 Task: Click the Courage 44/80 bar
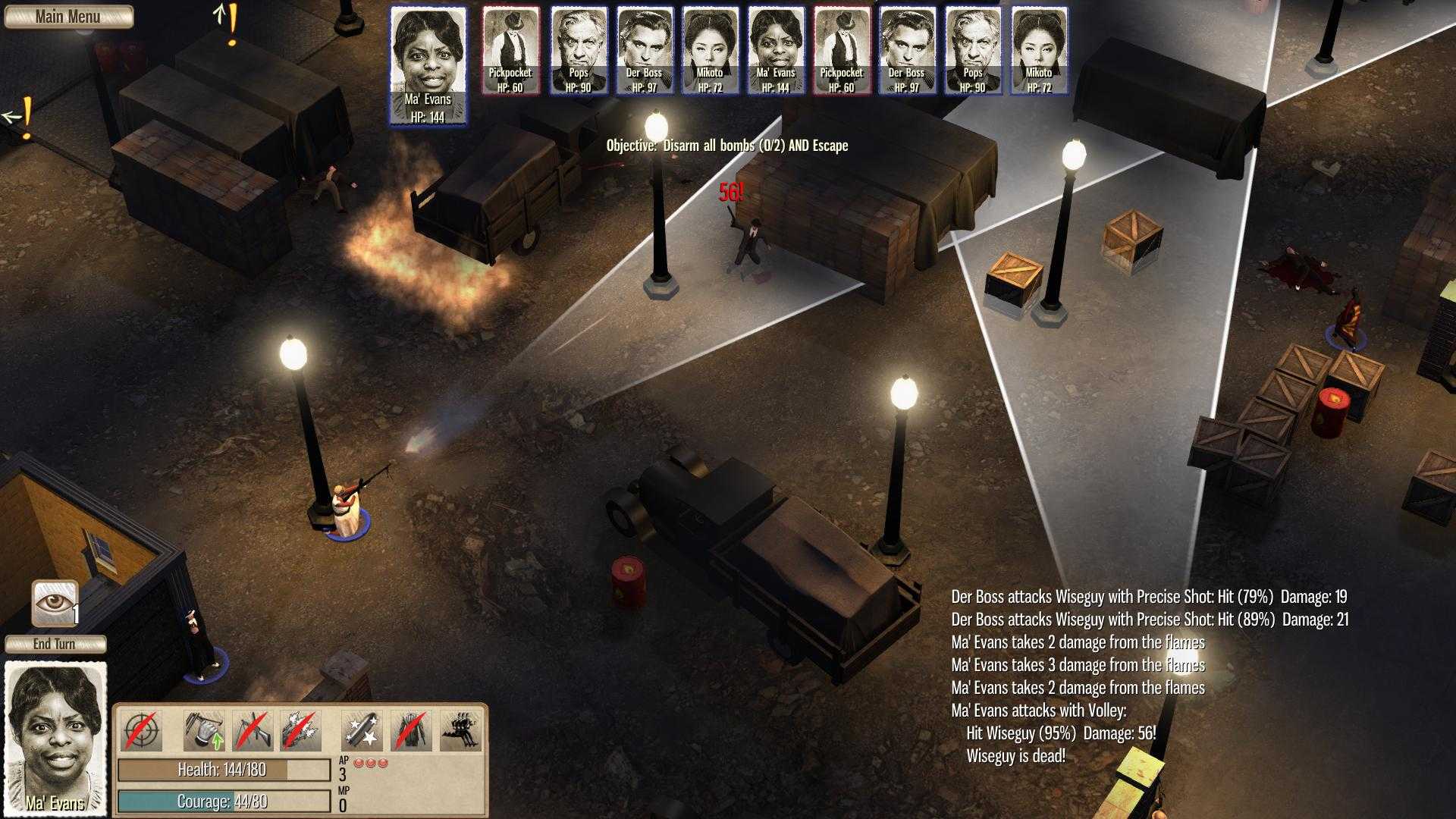(x=224, y=799)
